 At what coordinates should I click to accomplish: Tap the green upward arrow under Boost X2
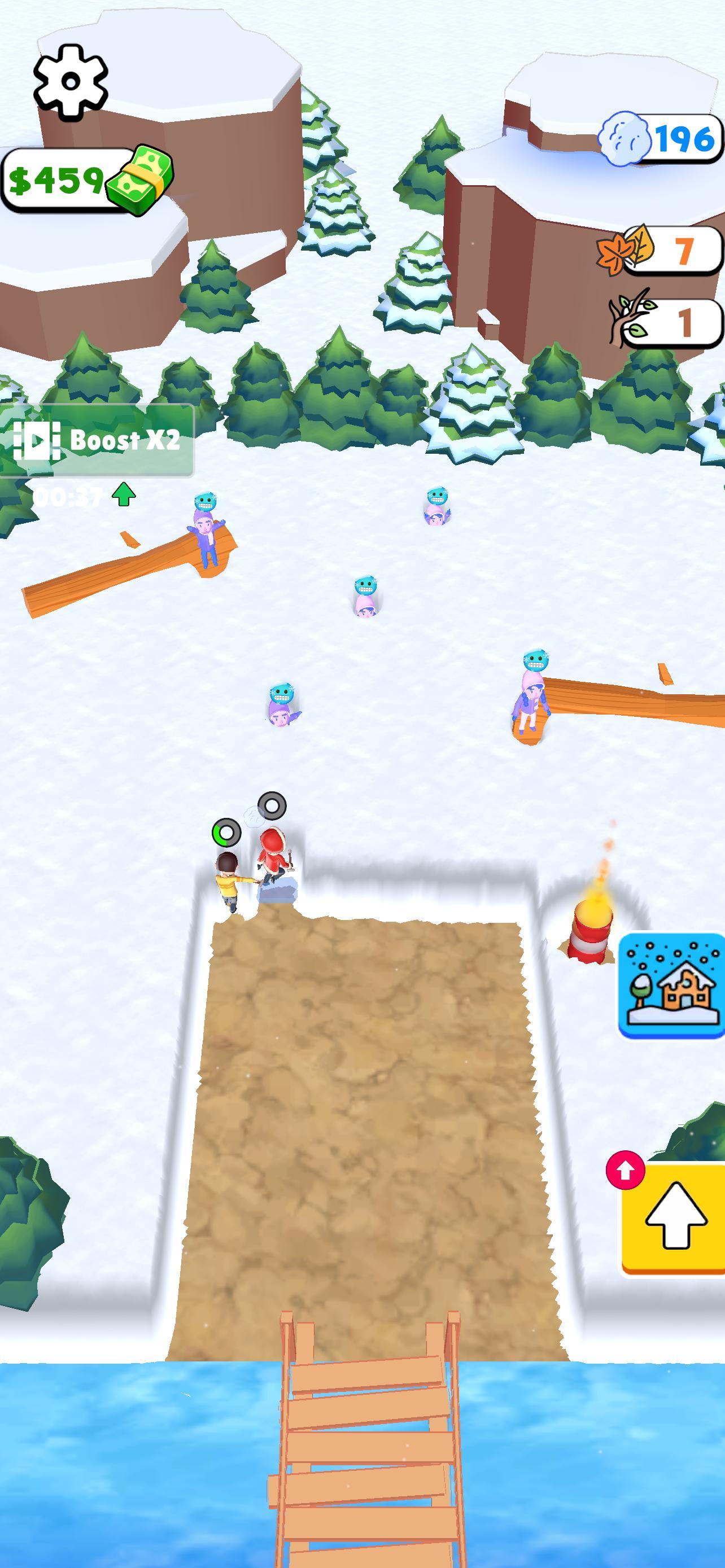[x=124, y=494]
